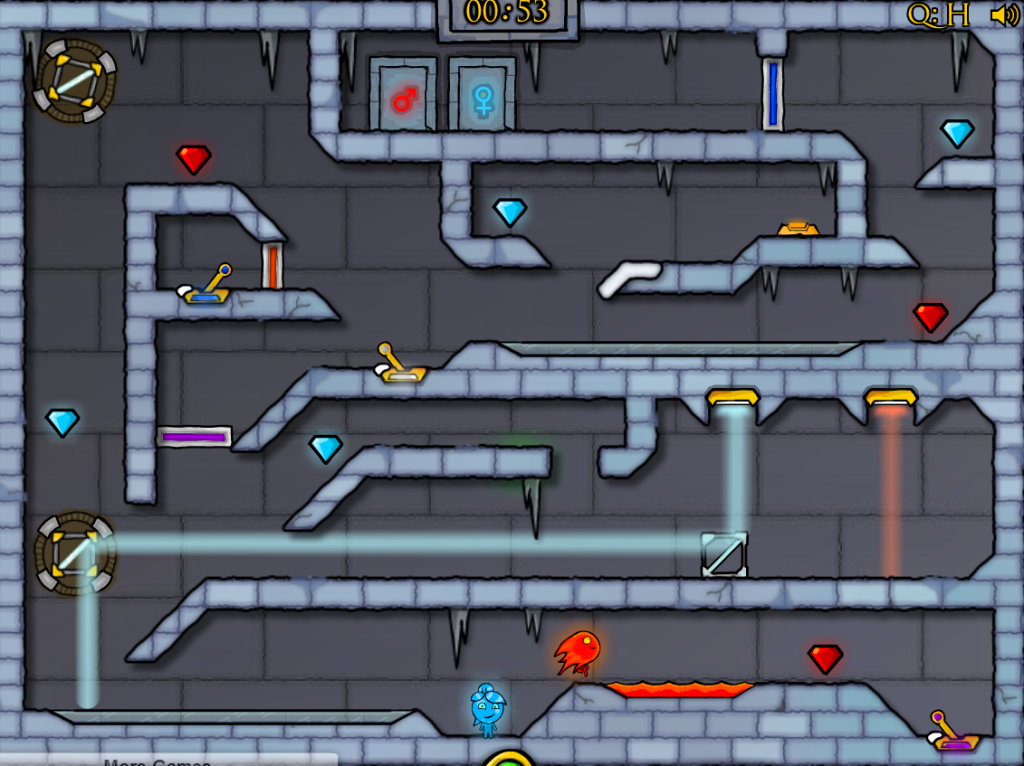This screenshot has width=1024, height=766.
Task: Toggle the Q:H graphics quality setting
Action: [x=938, y=14]
